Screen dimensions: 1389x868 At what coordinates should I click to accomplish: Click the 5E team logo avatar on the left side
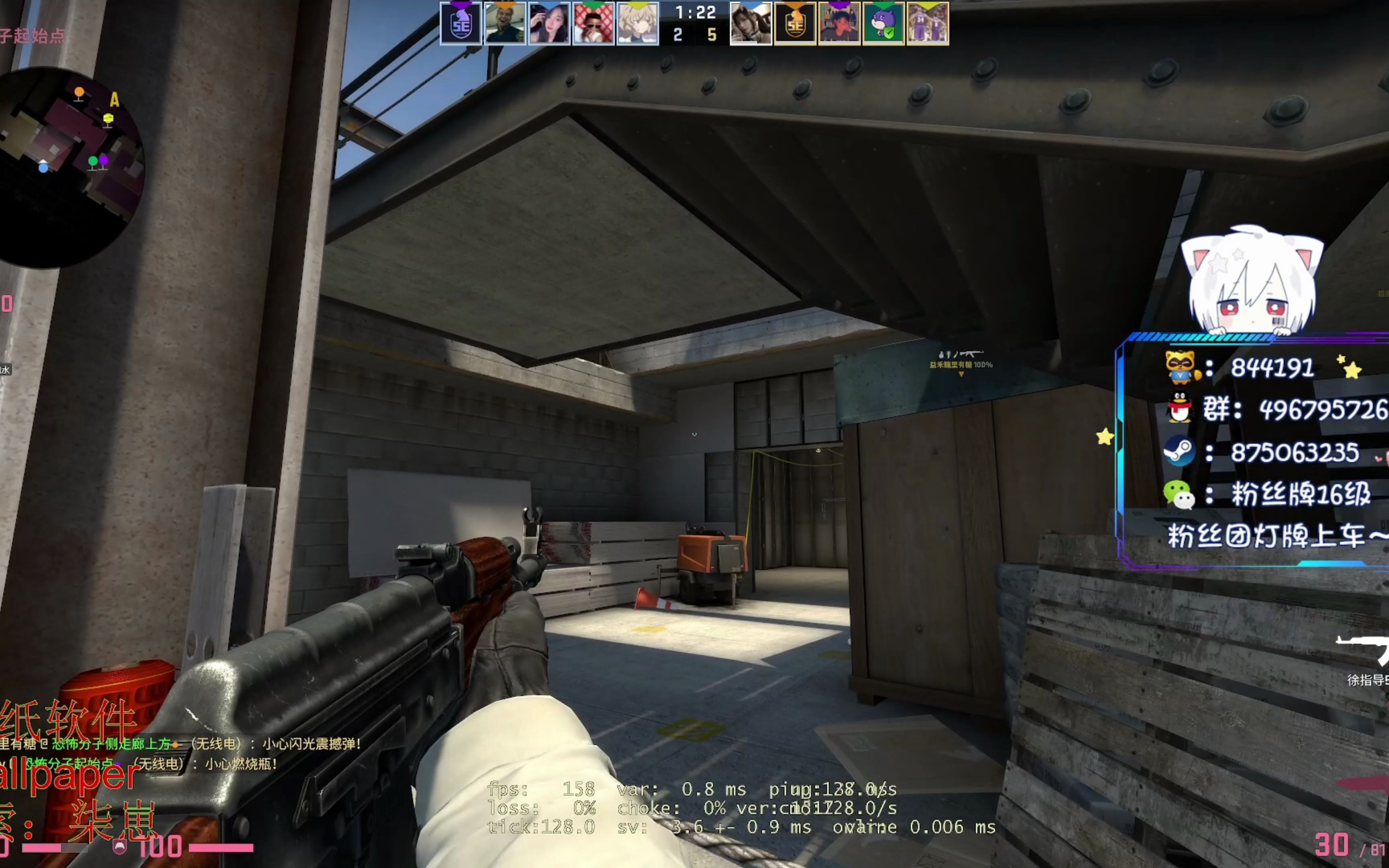tap(462, 24)
